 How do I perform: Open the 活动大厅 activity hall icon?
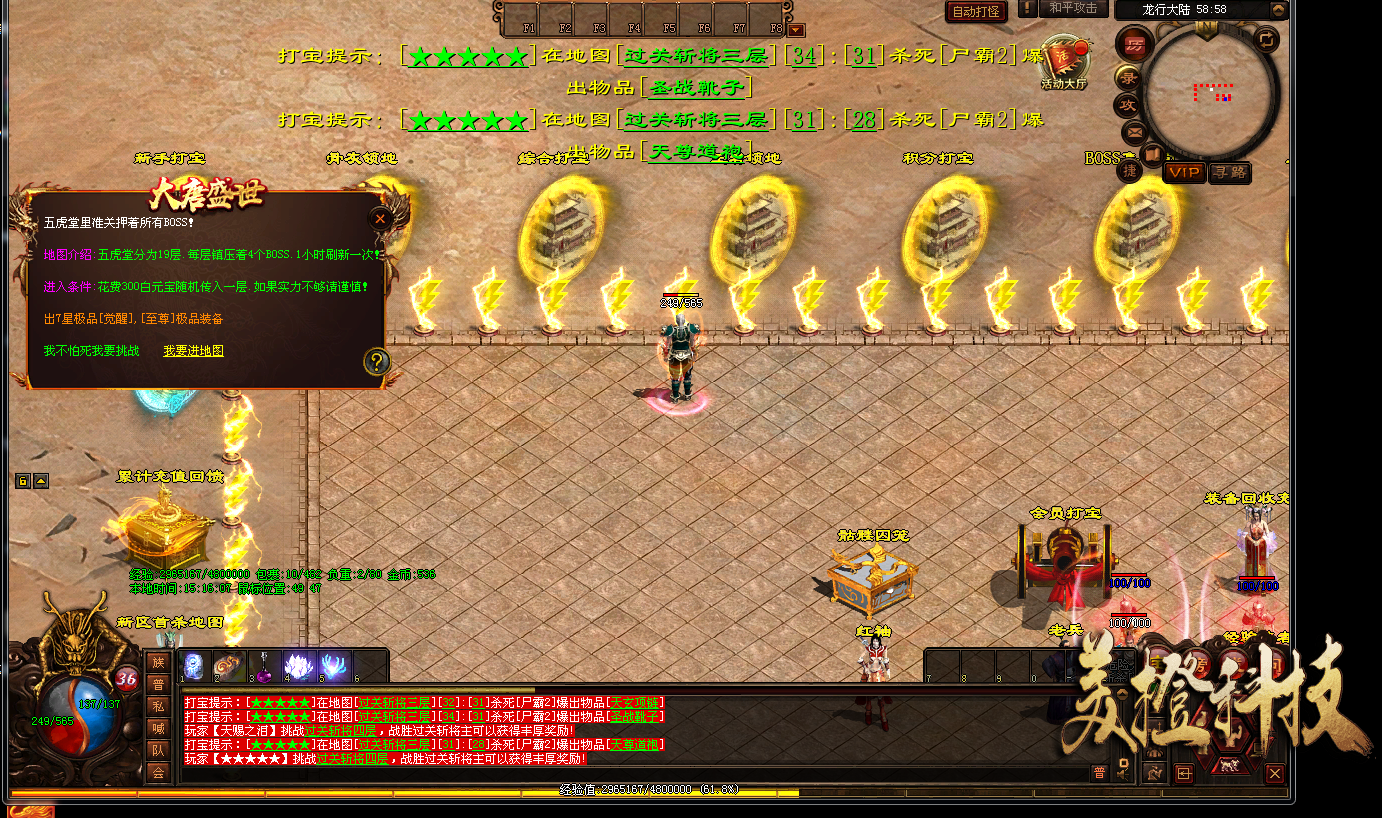(x=1063, y=63)
